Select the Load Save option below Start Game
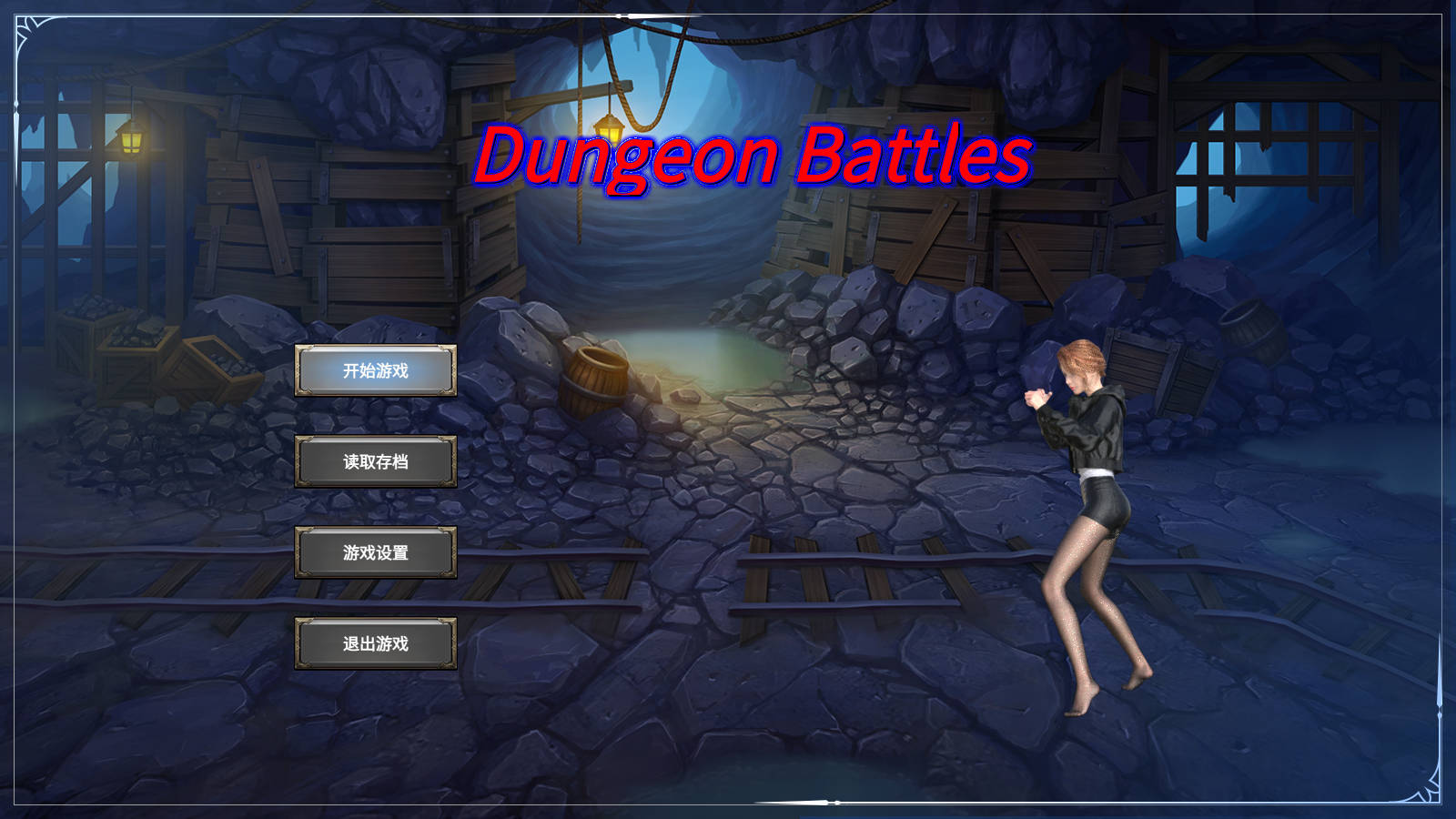This screenshot has height=819, width=1456. pos(375,461)
